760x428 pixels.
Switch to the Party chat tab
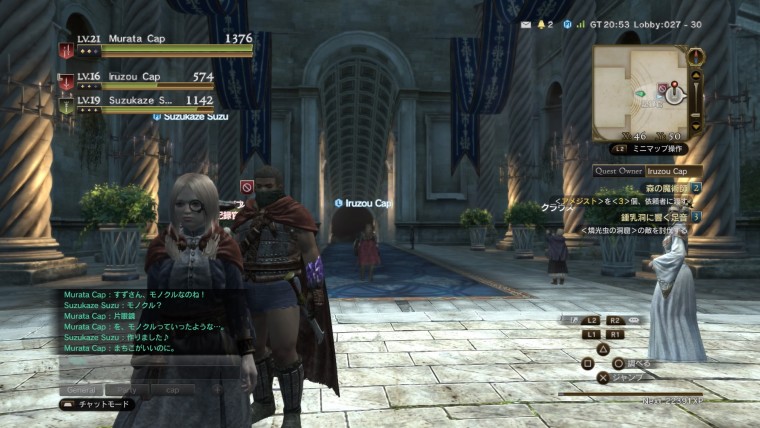click(x=127, y=388)
